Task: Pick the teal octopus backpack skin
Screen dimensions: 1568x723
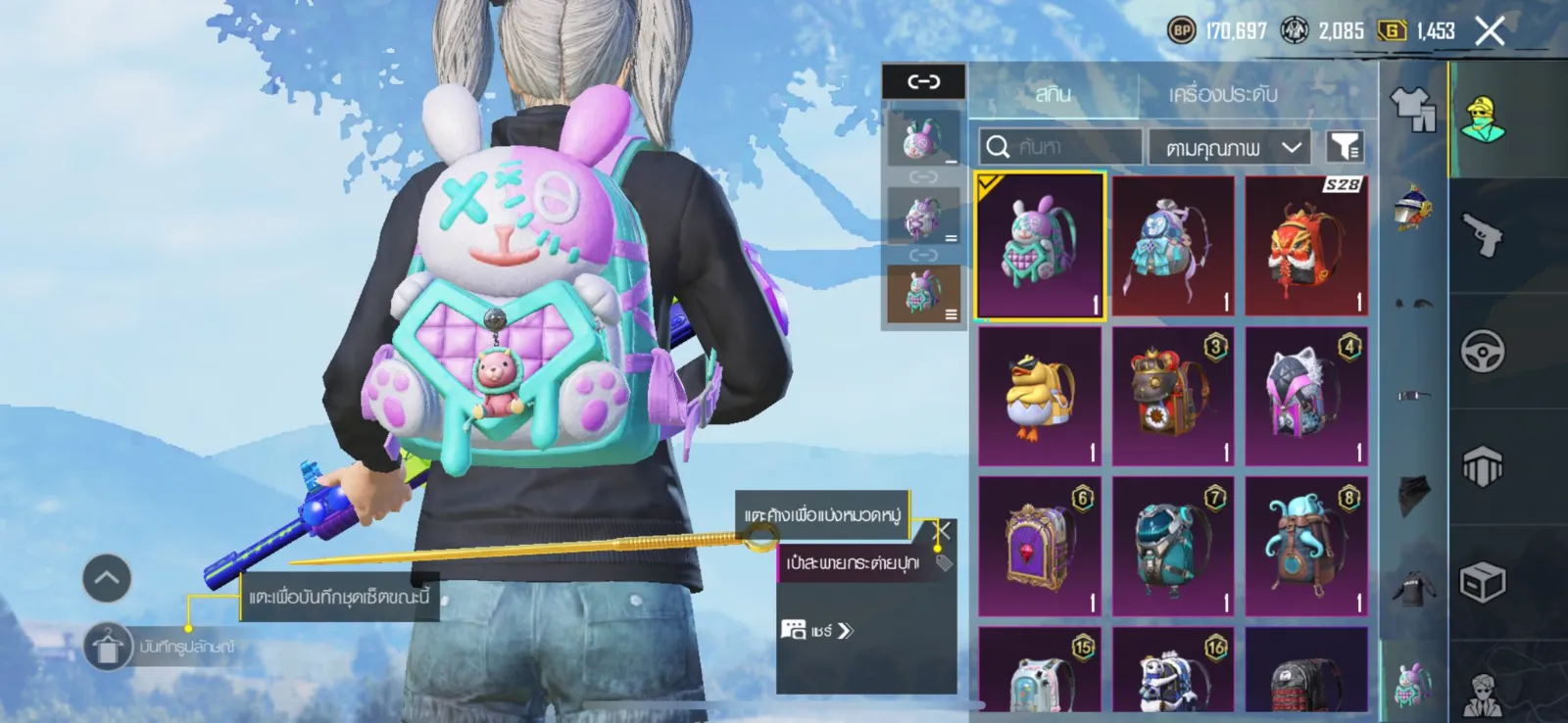Action: 1306,546
